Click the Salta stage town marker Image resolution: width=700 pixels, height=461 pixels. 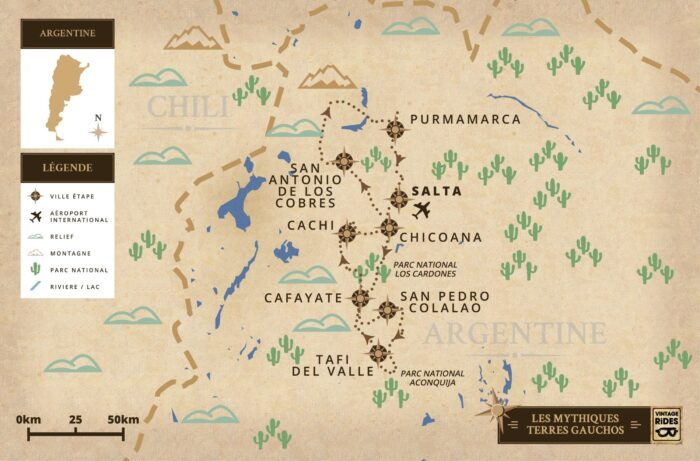coord(399,198)
